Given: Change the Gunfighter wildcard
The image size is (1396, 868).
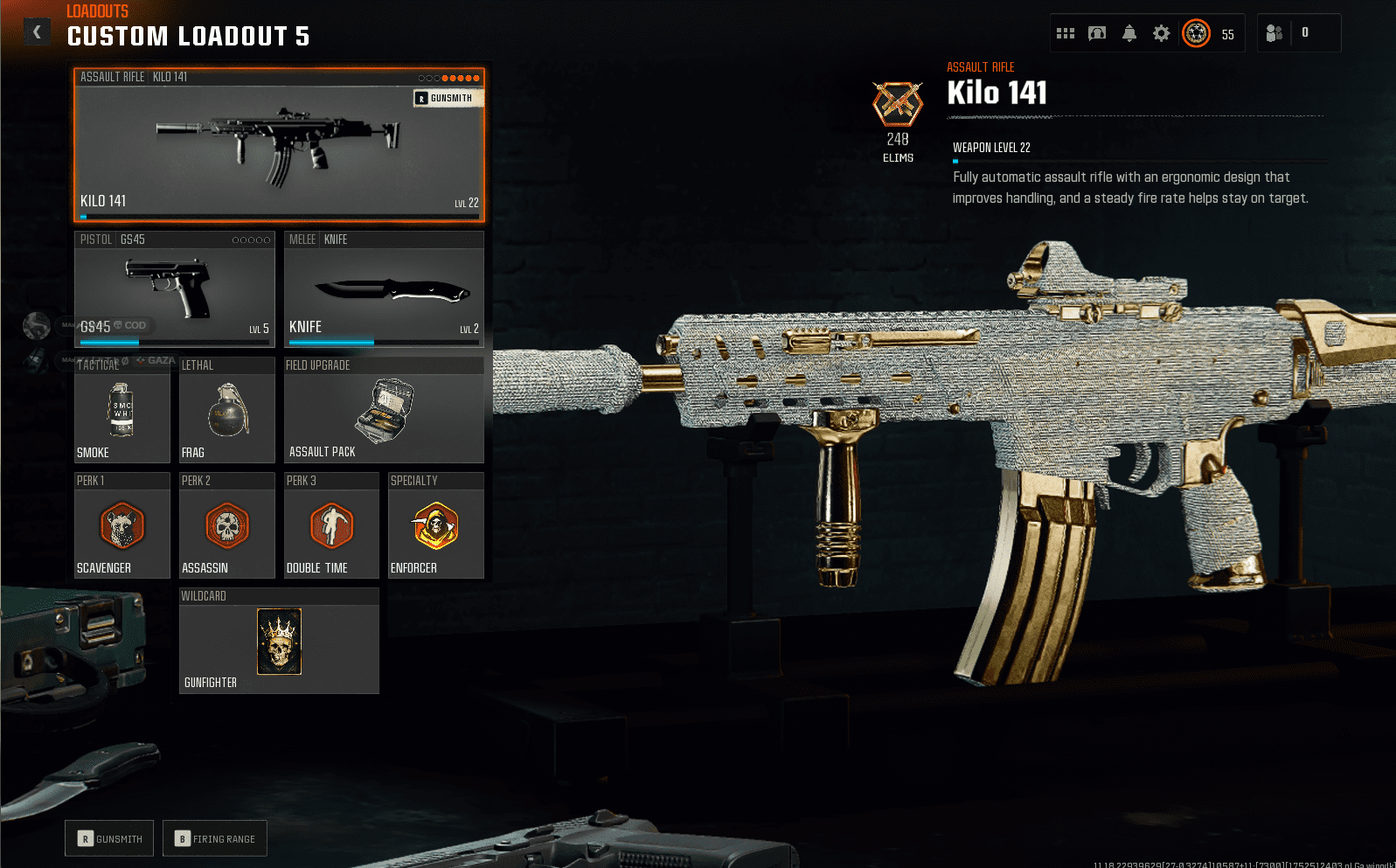Looking at the screenshot, I should (279, 642).
